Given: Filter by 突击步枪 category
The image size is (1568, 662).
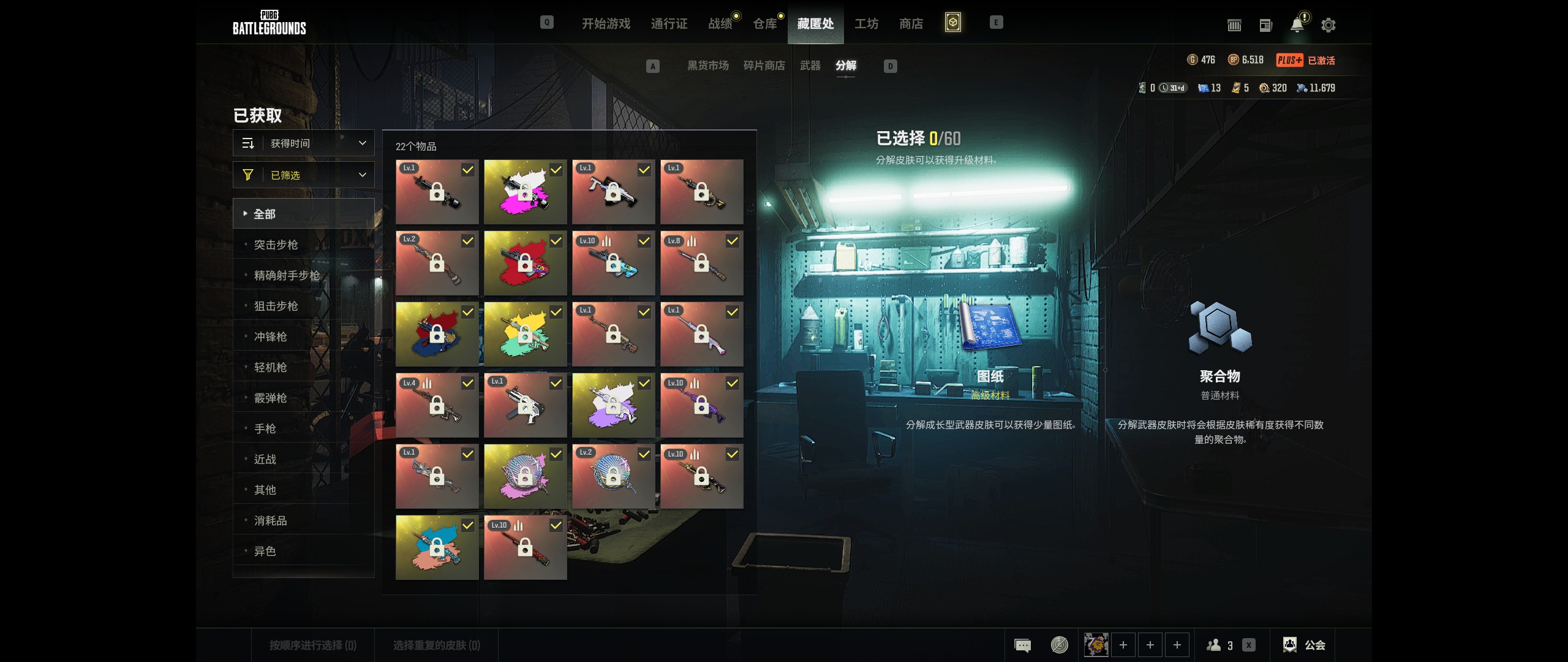Looking at the screenshot, I should [276, 245].
